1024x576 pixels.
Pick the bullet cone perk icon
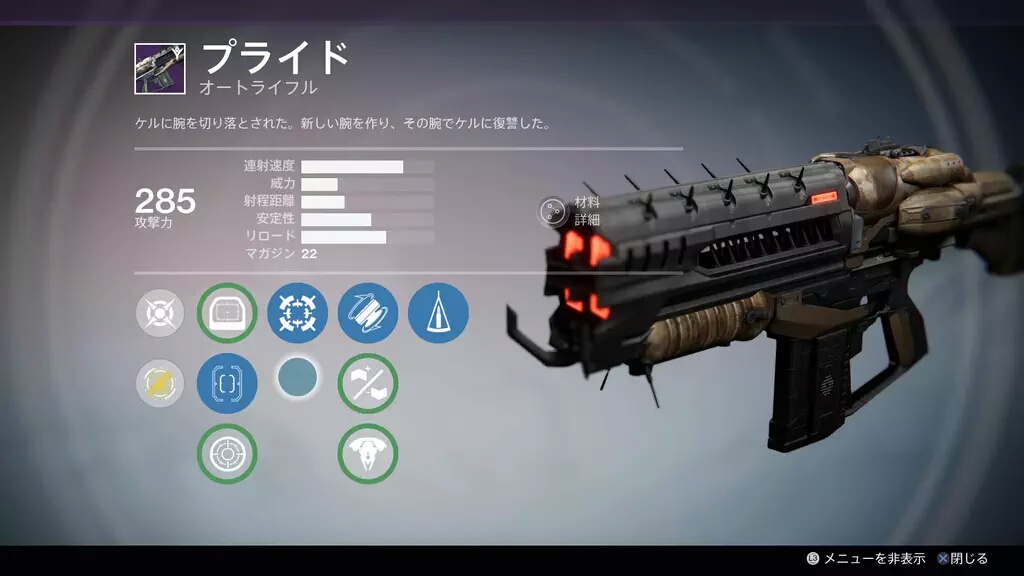(x=438, y=313)
